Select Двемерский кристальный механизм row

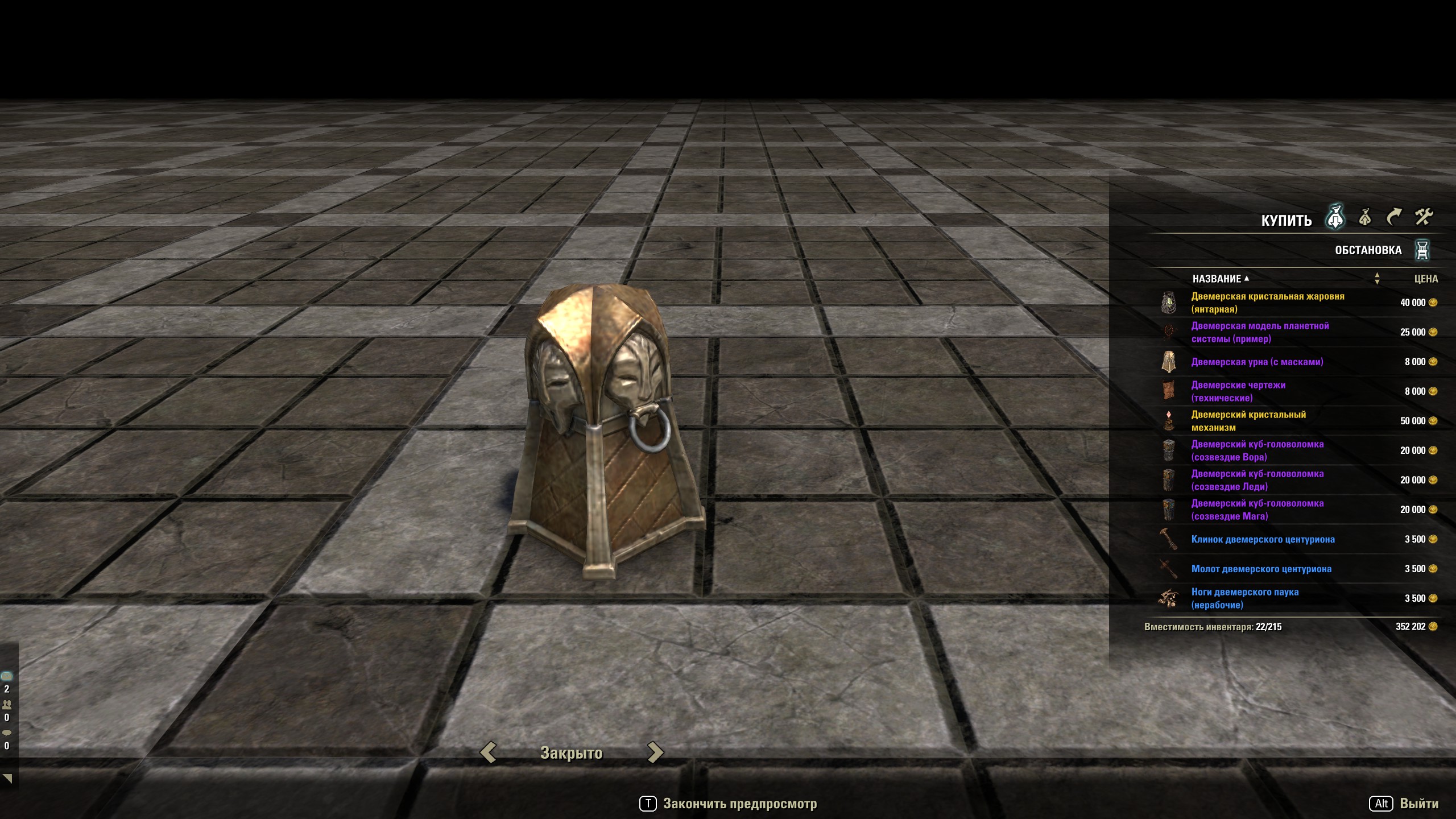[1248, 421]
